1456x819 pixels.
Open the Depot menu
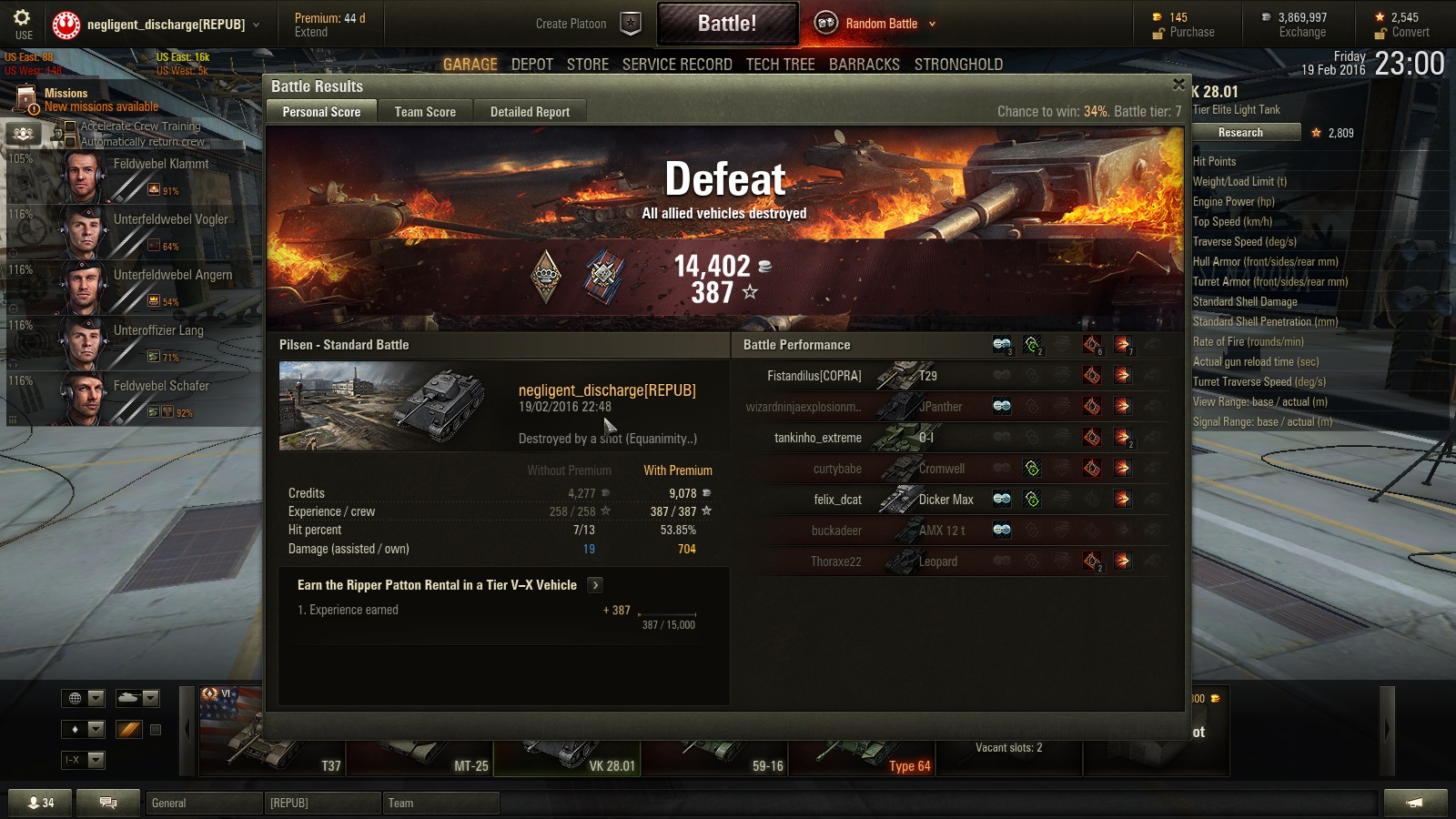532,65
